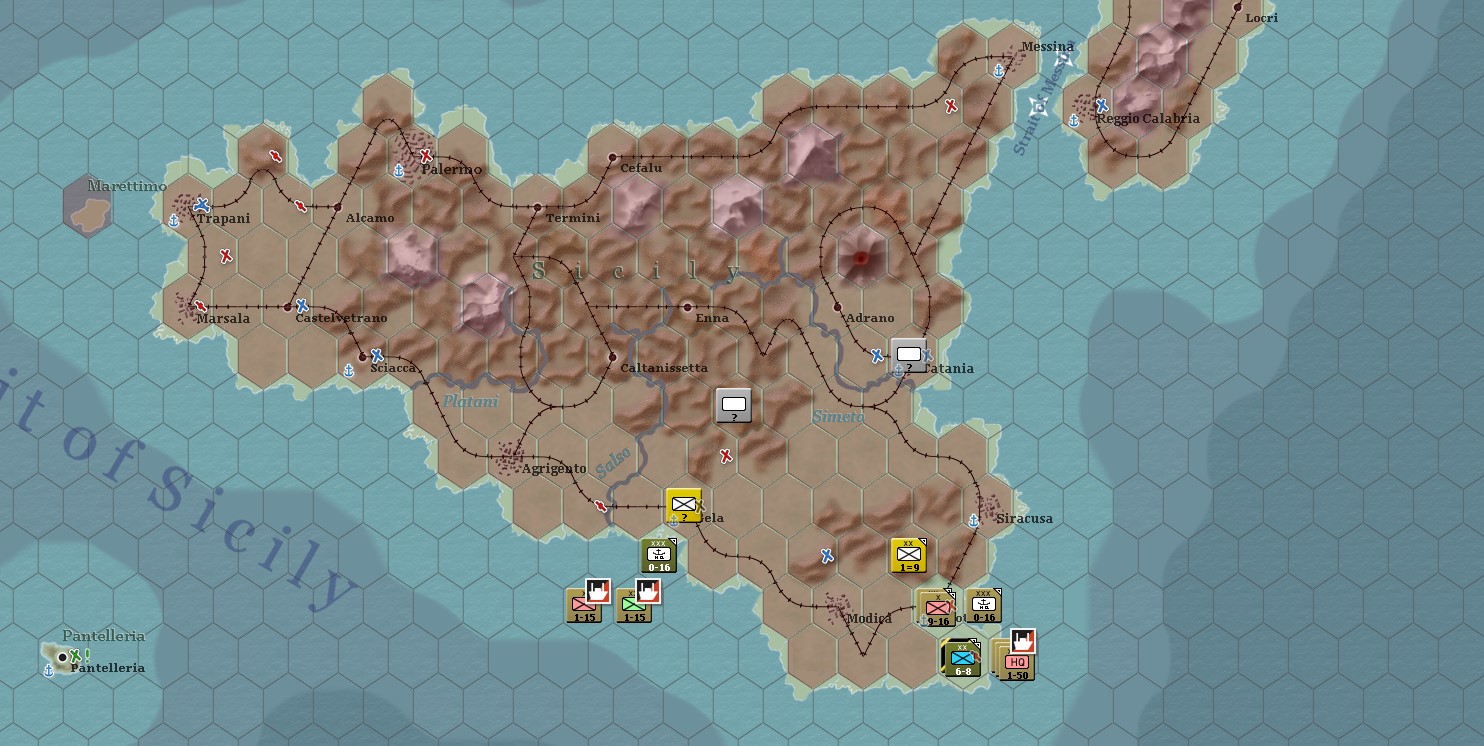Screen dimensions: 1484x746
Task: Select the yellow unit counter at Gela
Action: [683, 505]
